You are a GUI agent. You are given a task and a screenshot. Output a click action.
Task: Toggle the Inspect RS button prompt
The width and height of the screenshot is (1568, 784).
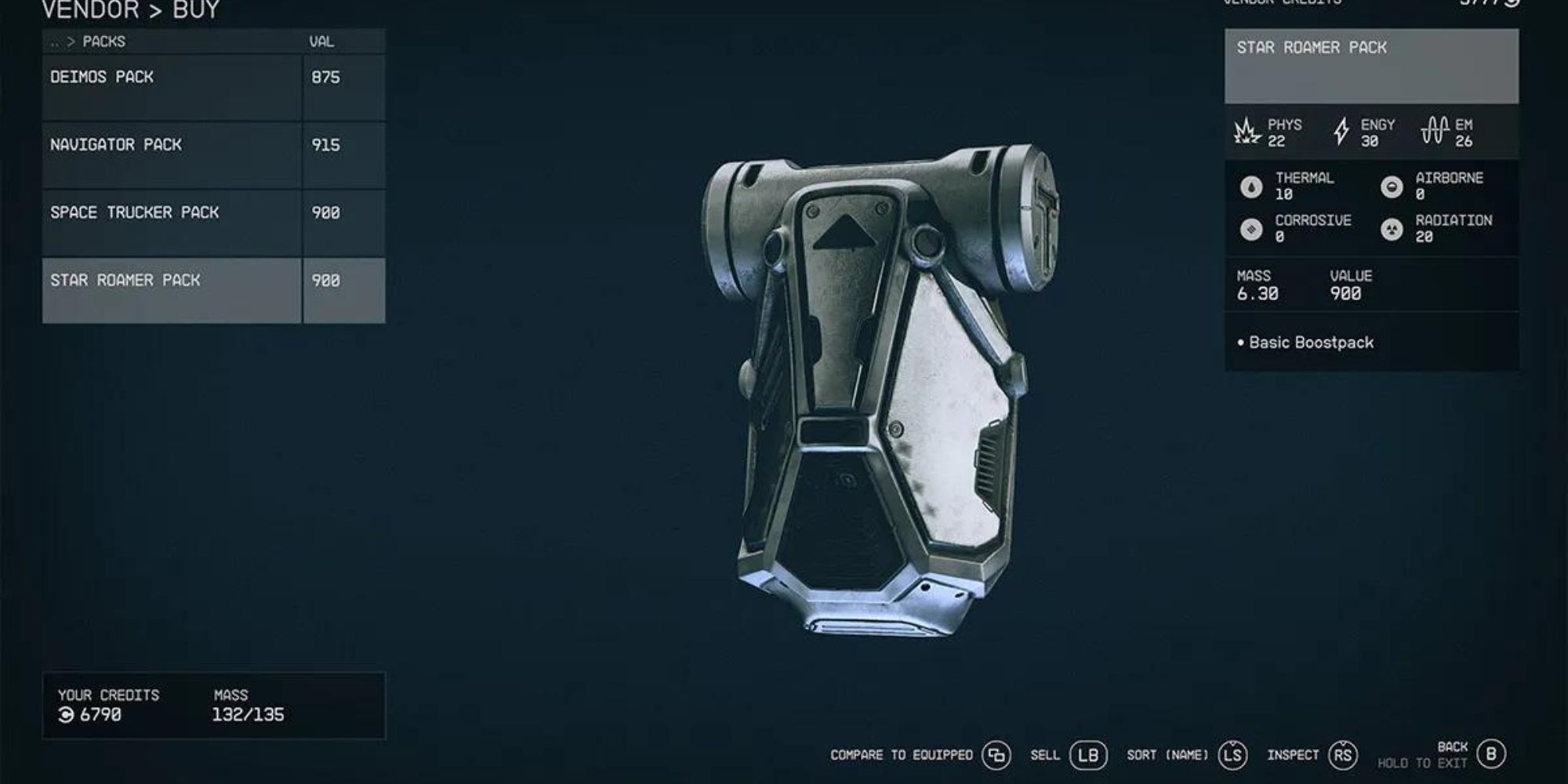tap(1343, 757)
